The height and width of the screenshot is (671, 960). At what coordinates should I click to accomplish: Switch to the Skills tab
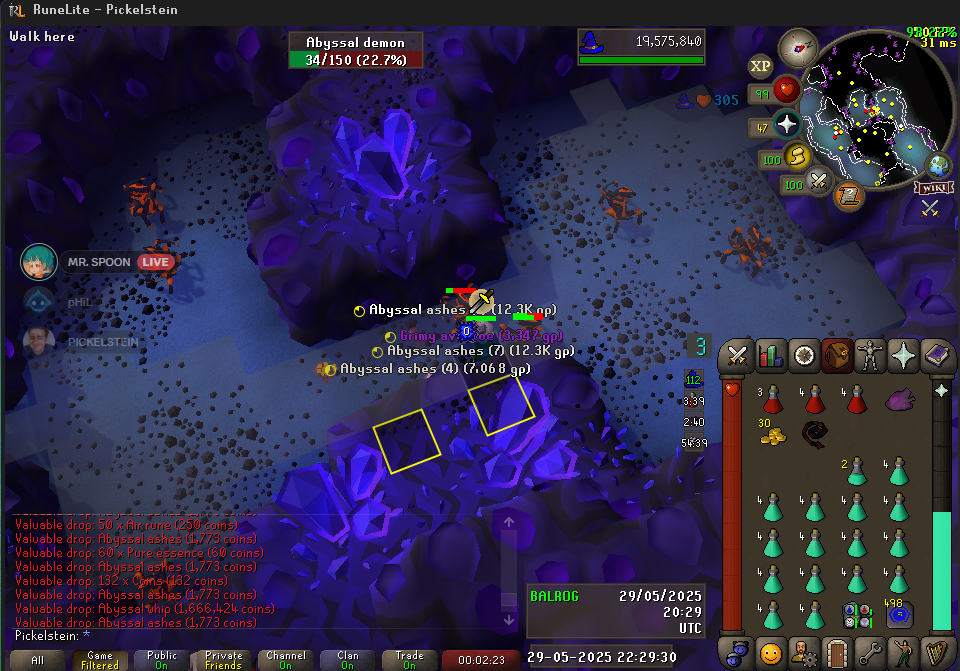pyautogui.click(x=771, y=356)
